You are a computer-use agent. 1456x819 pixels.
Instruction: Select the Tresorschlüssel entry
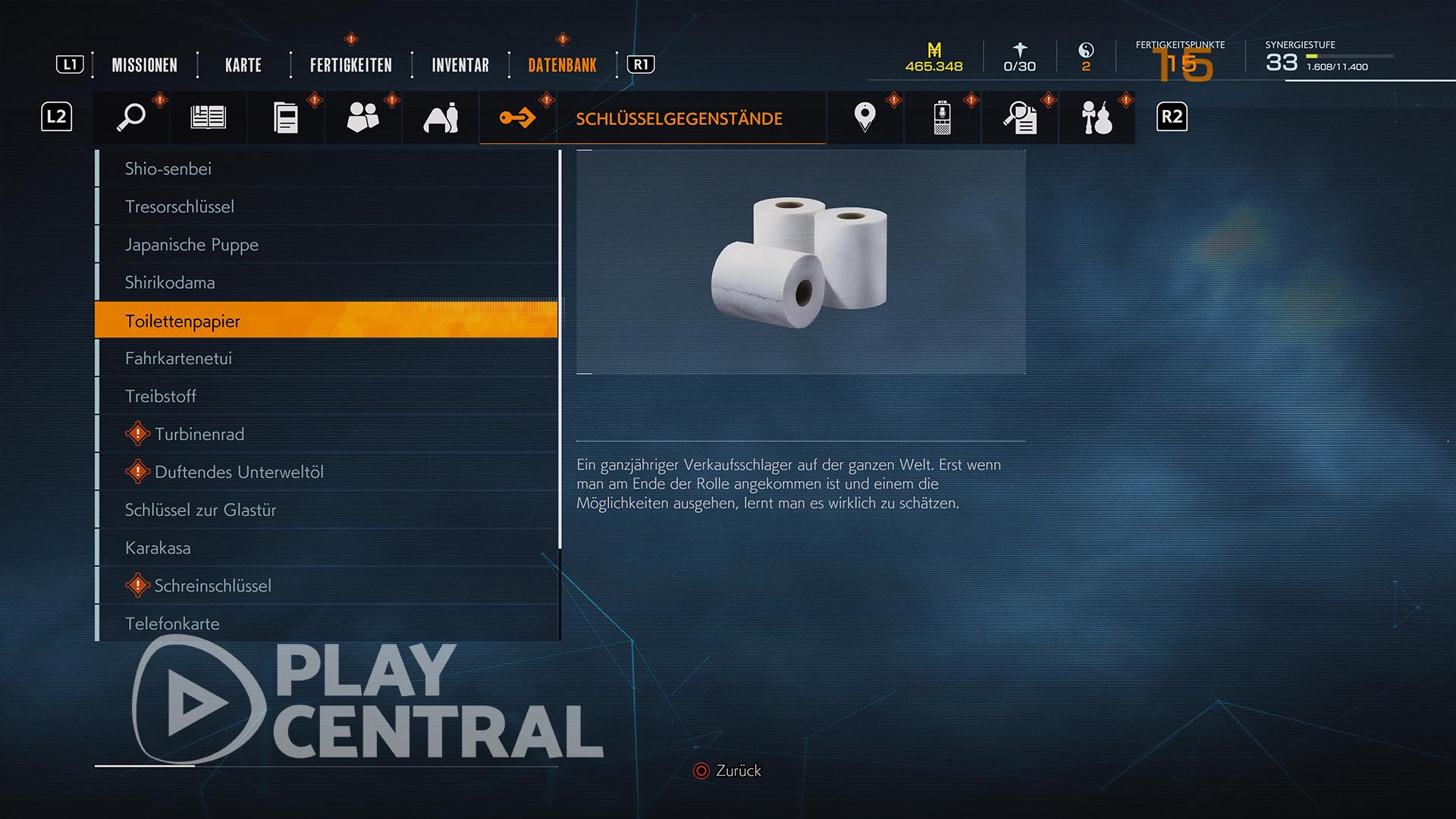(x=180, y=206)
